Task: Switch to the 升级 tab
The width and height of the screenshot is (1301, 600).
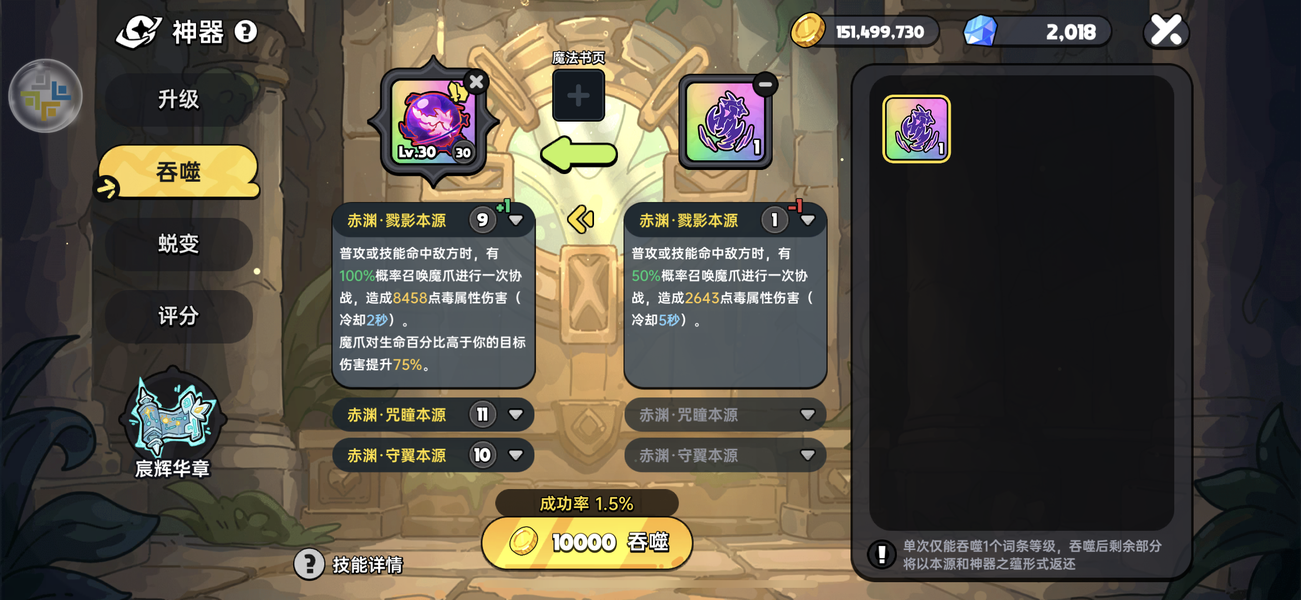Action: 178,99
